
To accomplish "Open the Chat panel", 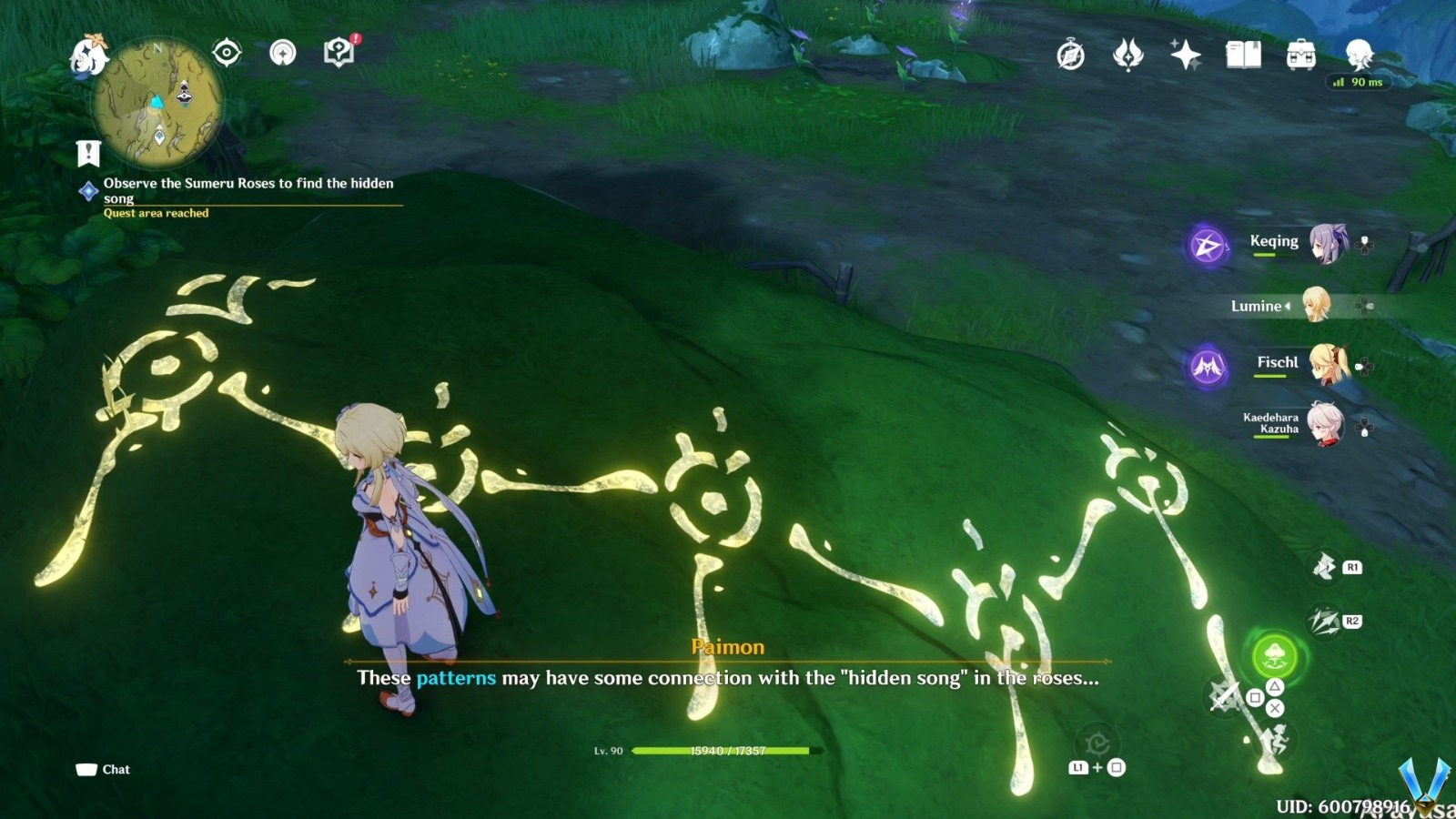I will click(x=100, y=769).
